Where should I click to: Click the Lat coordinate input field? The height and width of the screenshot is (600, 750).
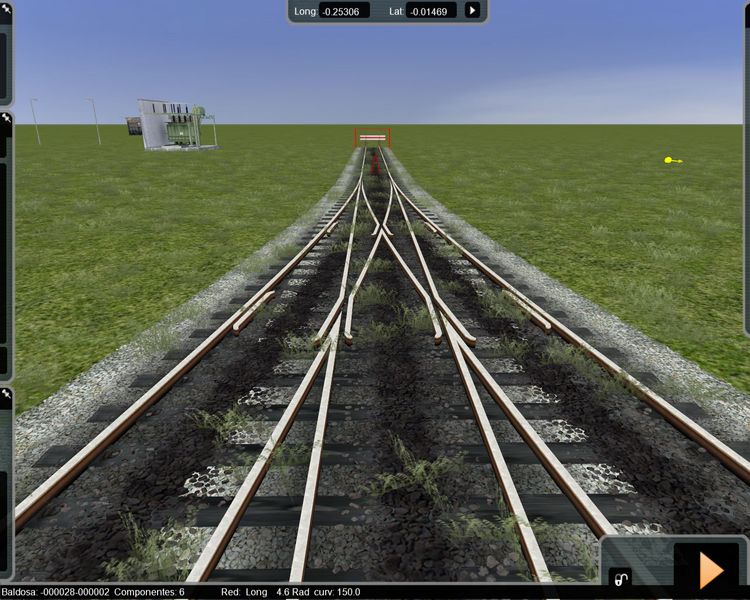click(x=432, y=11)
